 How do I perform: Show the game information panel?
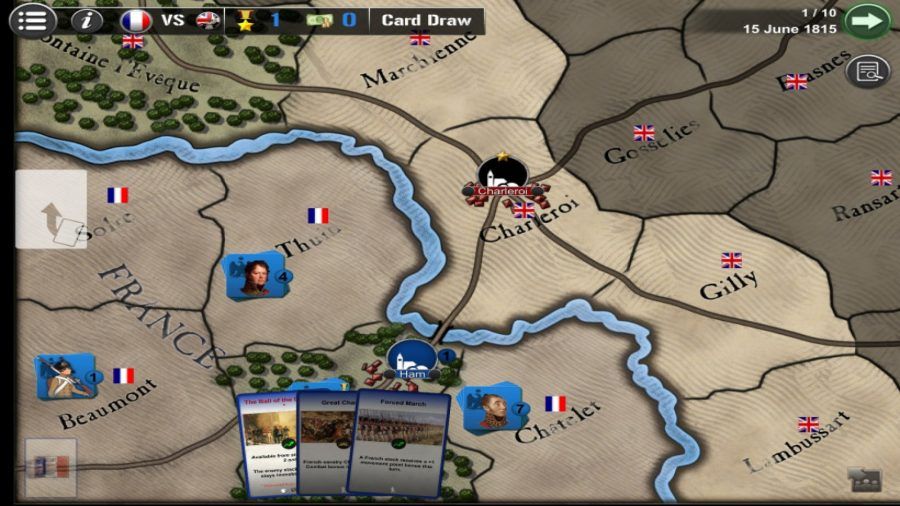point(87,19)
